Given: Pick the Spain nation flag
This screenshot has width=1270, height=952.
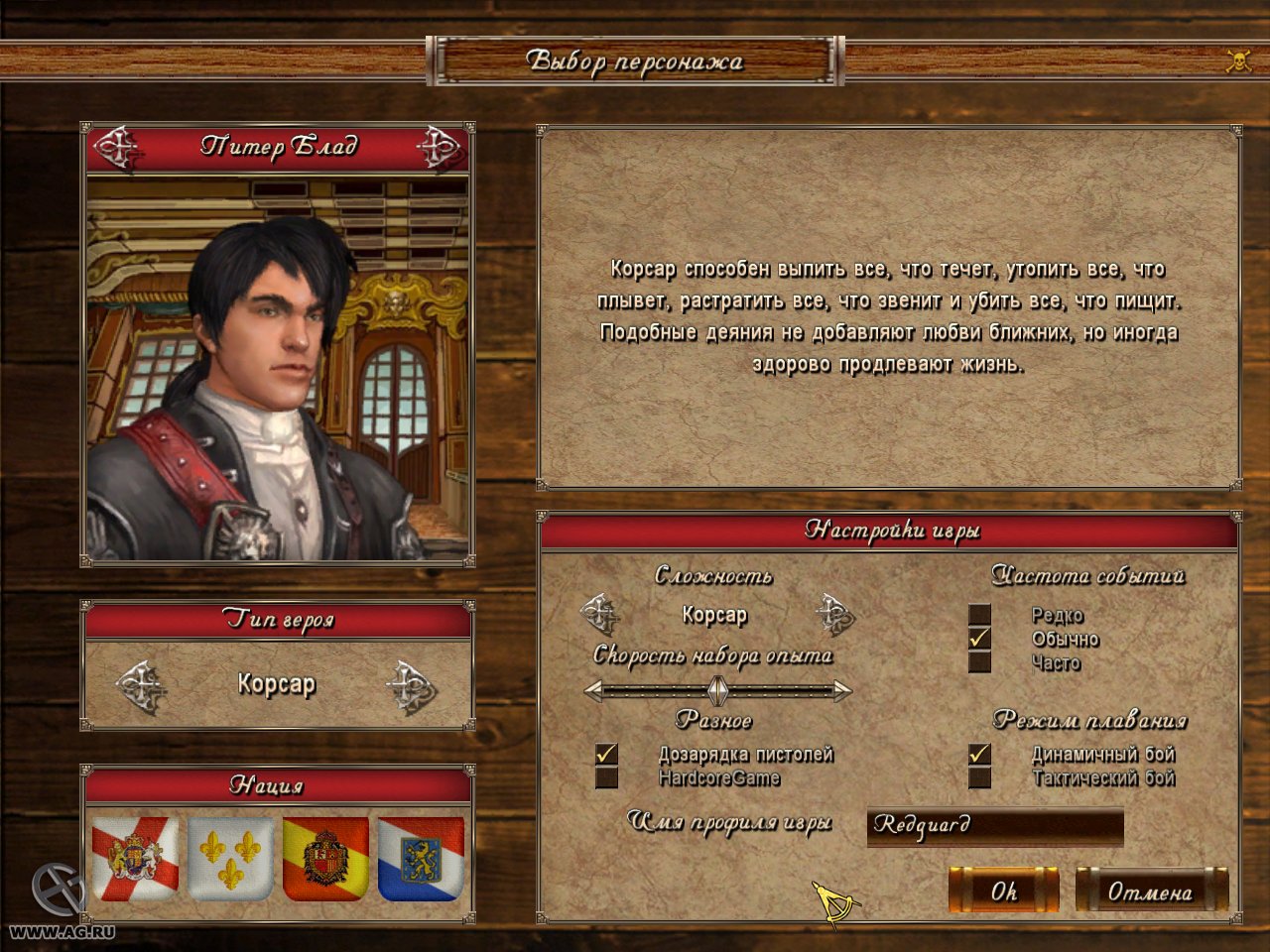Looking at the screenshot, I should coord(325,858).
